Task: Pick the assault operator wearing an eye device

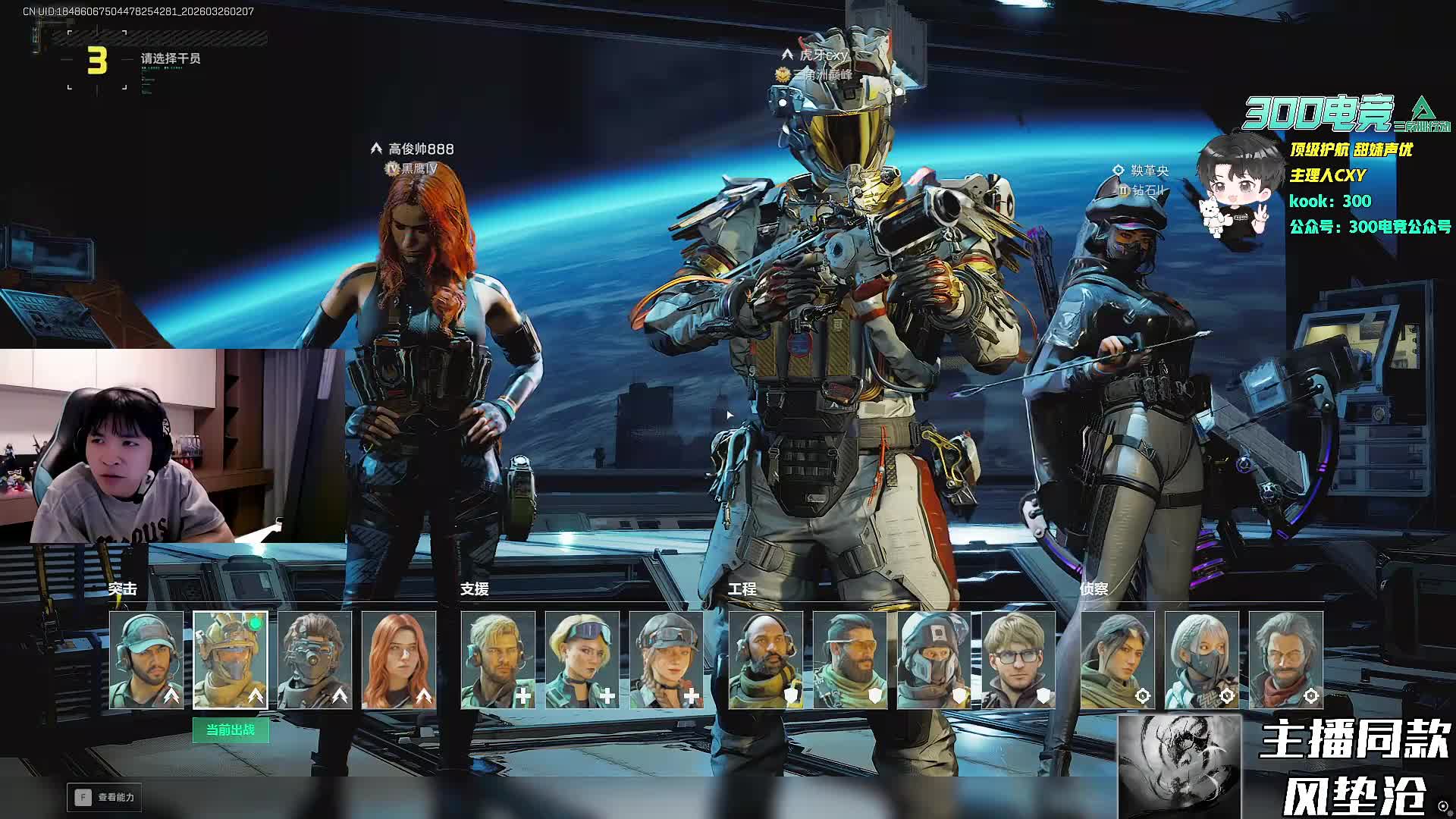Action: [x=315, y=660]
